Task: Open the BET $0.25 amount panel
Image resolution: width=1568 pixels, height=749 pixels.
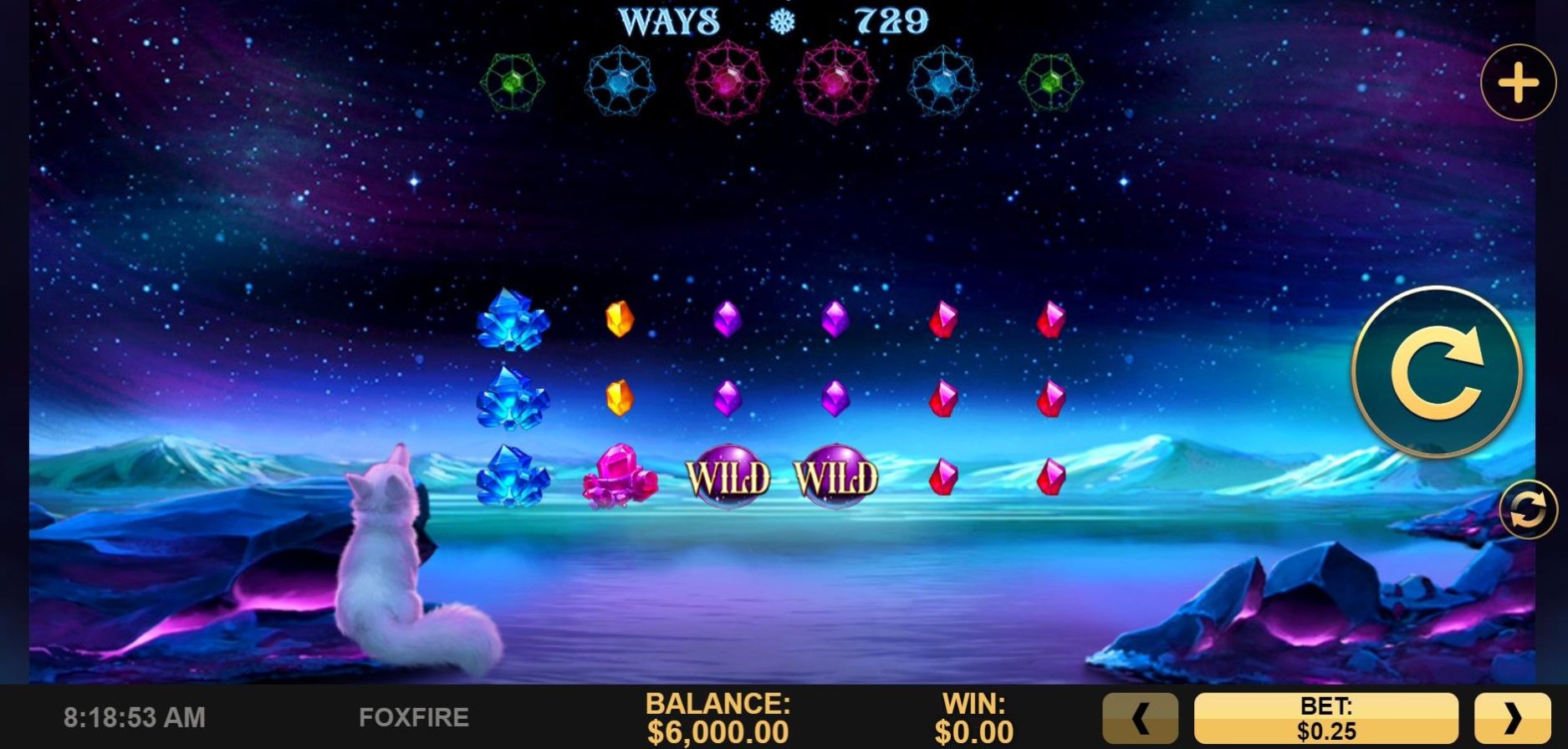Action: 1325,718
